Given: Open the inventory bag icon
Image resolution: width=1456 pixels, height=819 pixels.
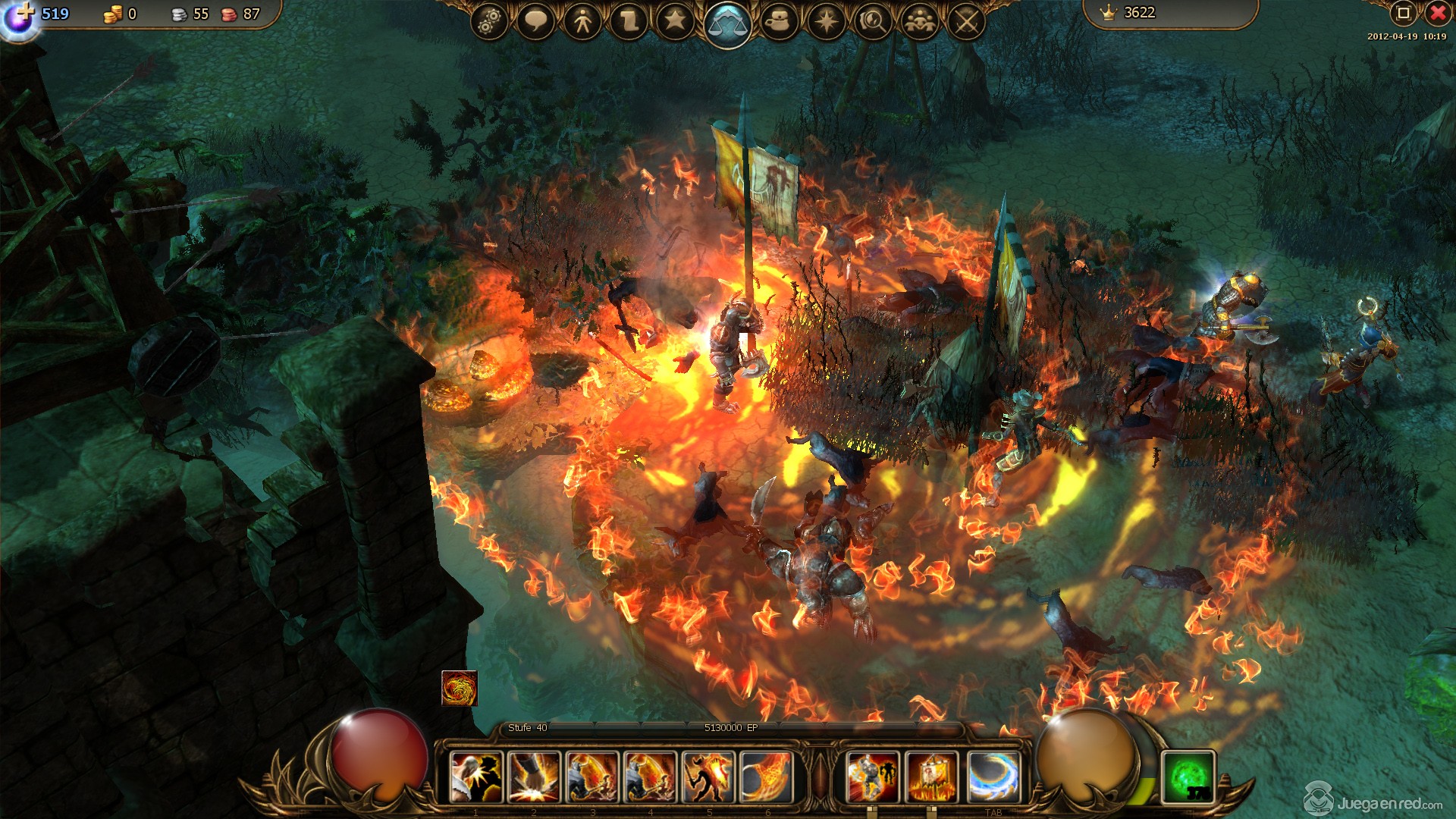Looking at the screenshot, I should (780, 22).
